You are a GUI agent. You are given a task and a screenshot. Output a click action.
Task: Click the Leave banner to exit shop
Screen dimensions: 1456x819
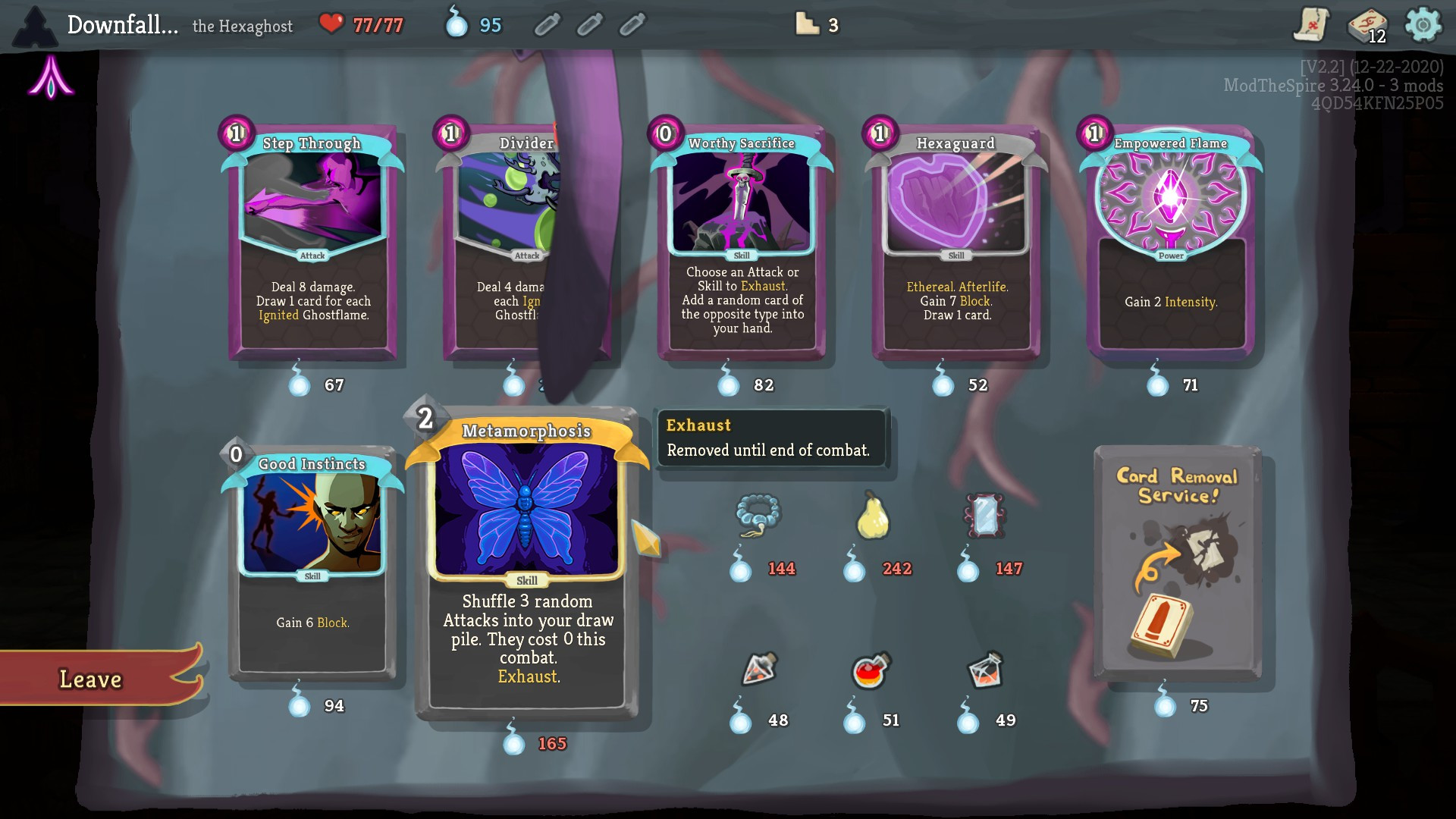[x=91, y=679]
